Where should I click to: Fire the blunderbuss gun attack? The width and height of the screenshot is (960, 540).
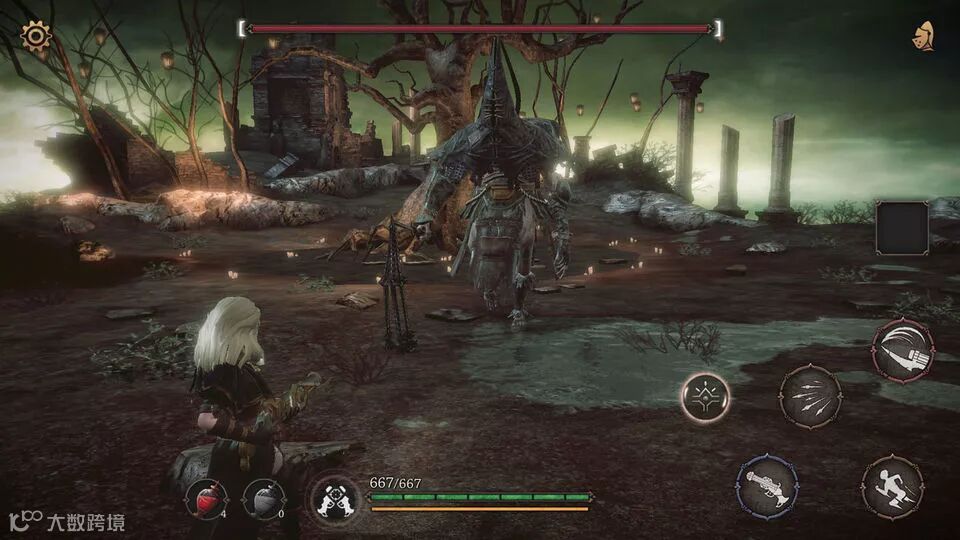tap(767, 486)
